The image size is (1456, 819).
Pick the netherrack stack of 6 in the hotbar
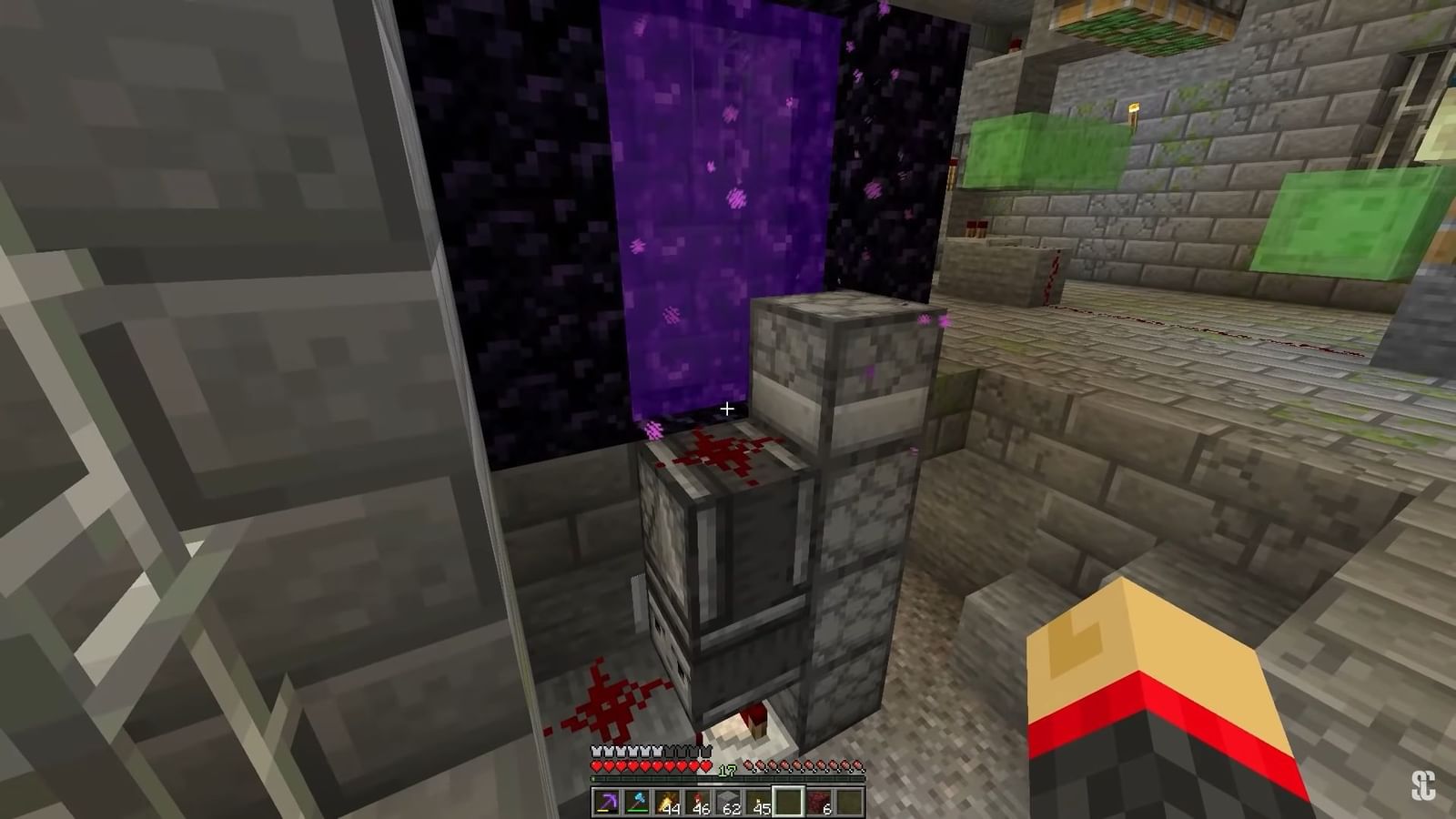click(x=819, y=801)
